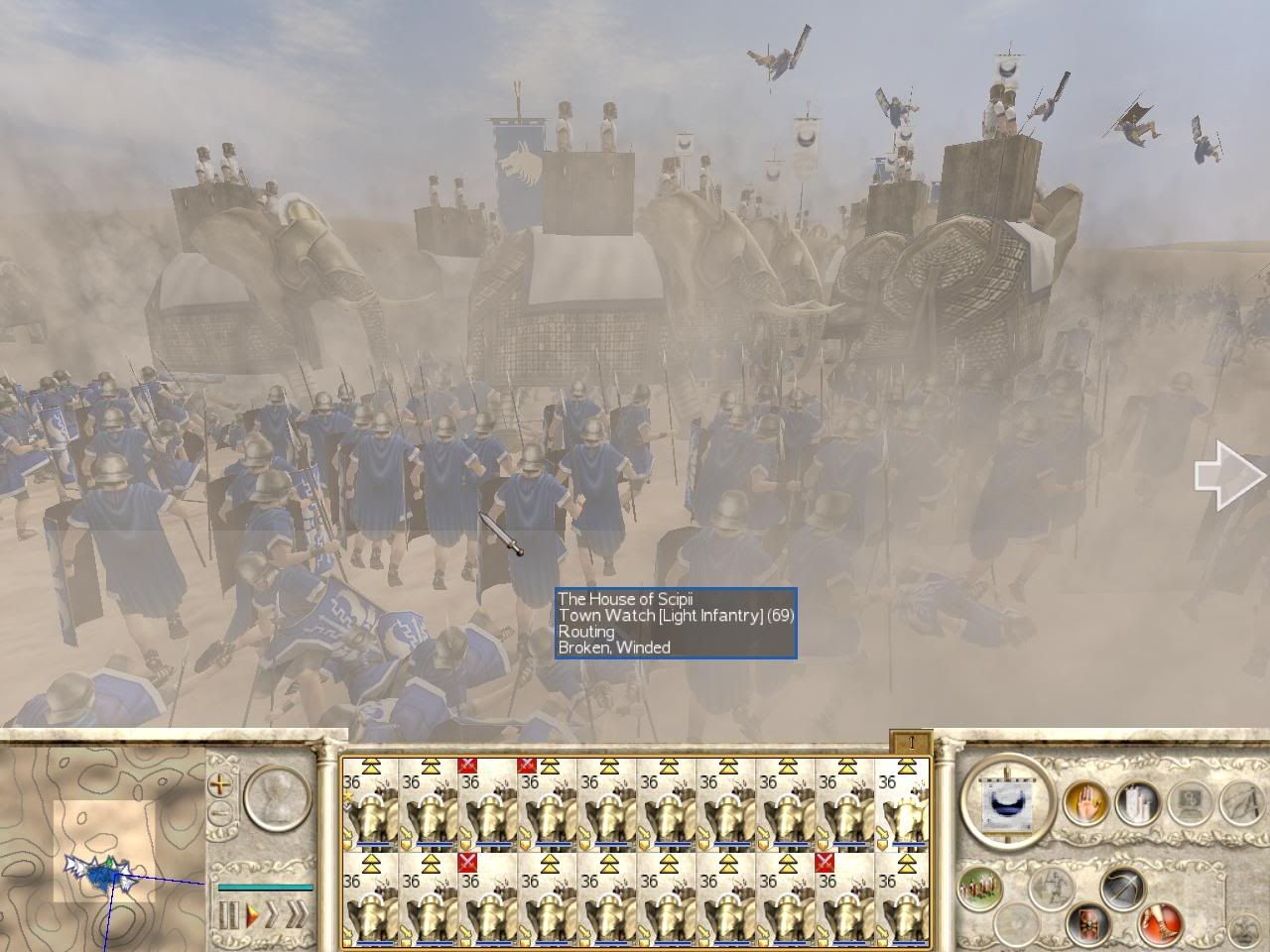Image resolution: width=1270 pixels, height=952 pixels.
Task: Click the arrow pointing right at screen edge
Action: click(1230, 477)
